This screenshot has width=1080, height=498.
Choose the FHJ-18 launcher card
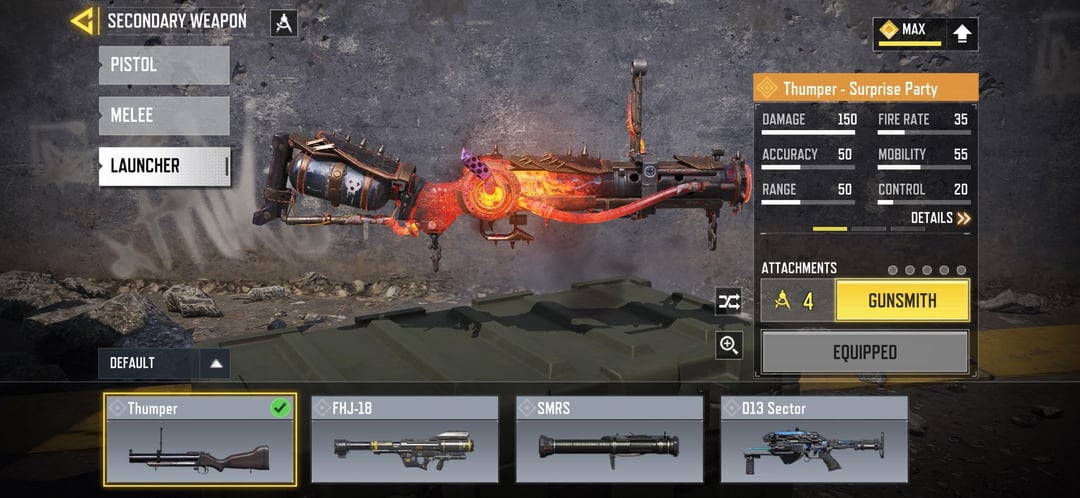[x=405, y=440]
